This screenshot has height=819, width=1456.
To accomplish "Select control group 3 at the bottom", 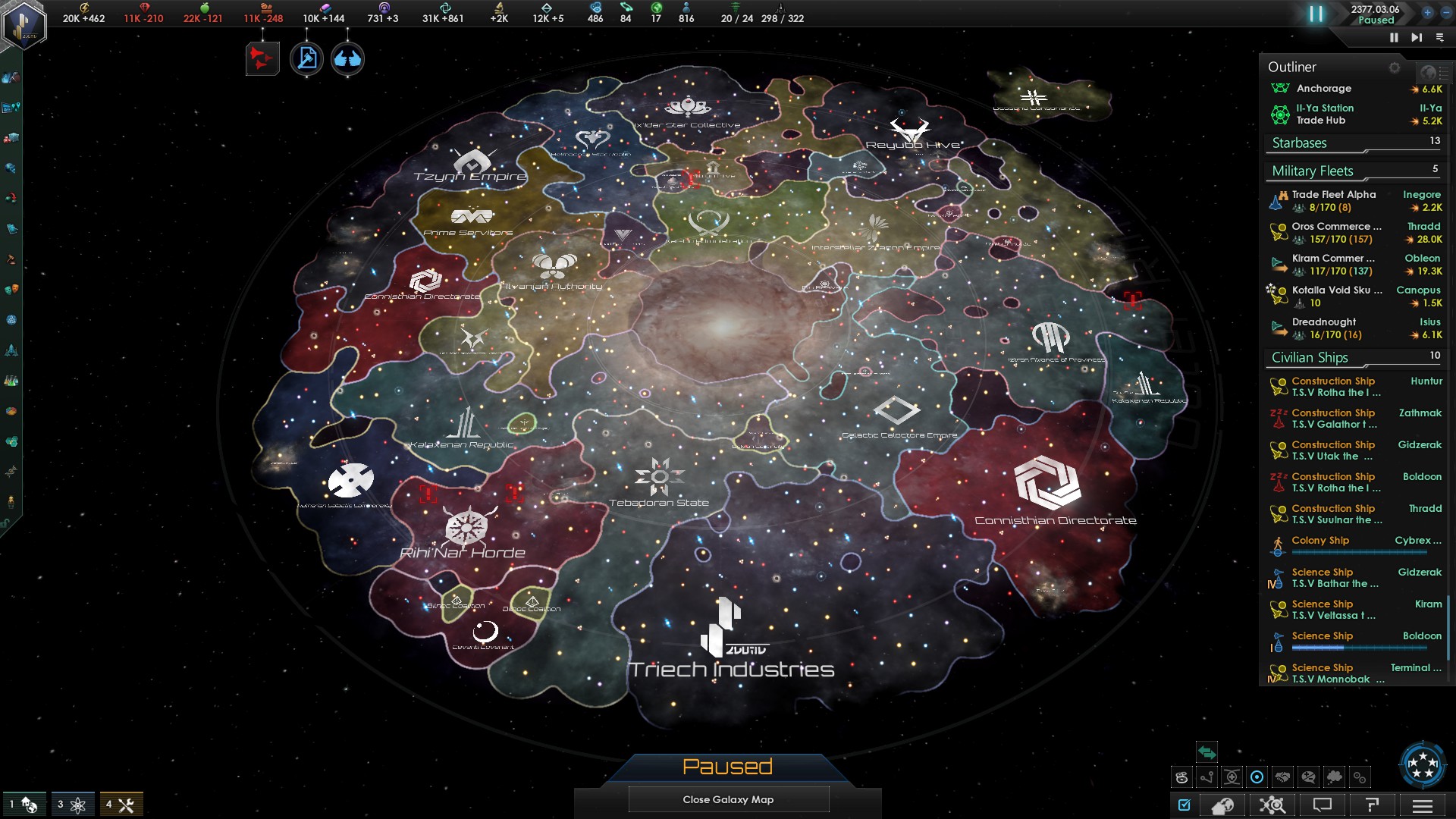I will [x=72, y=805].
